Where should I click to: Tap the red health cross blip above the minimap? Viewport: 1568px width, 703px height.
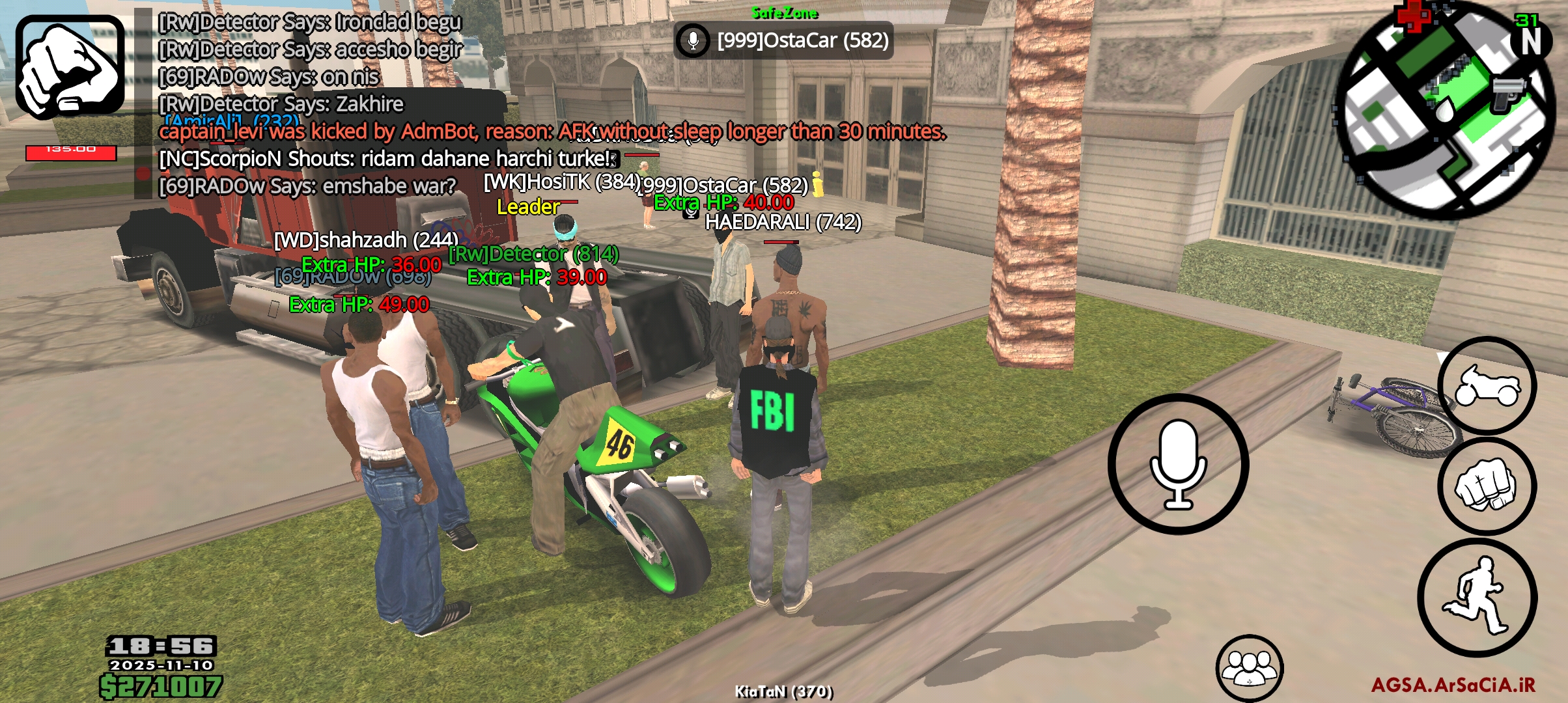[1412, 17]
